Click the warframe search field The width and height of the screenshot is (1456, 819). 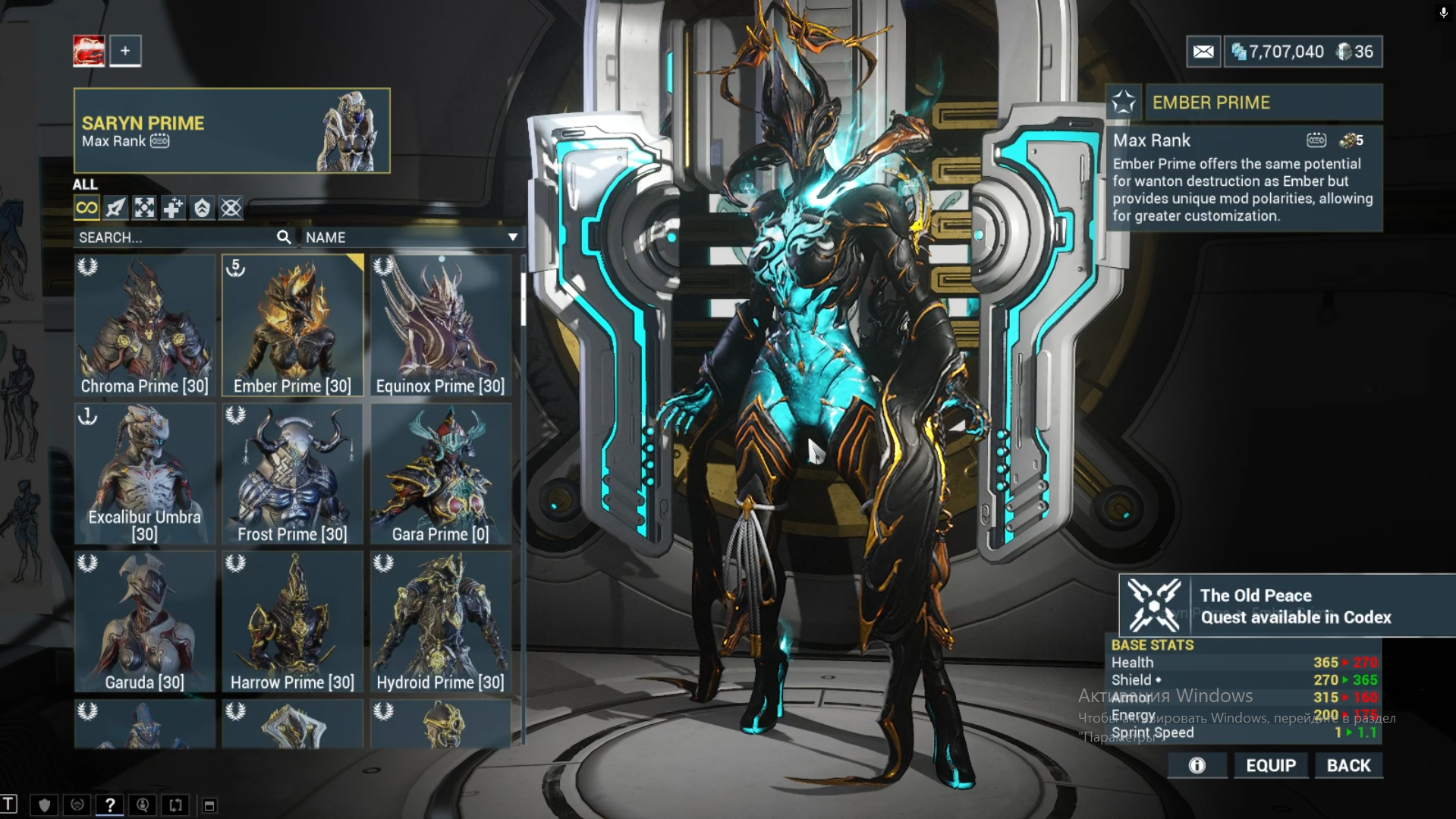[175, 238]
